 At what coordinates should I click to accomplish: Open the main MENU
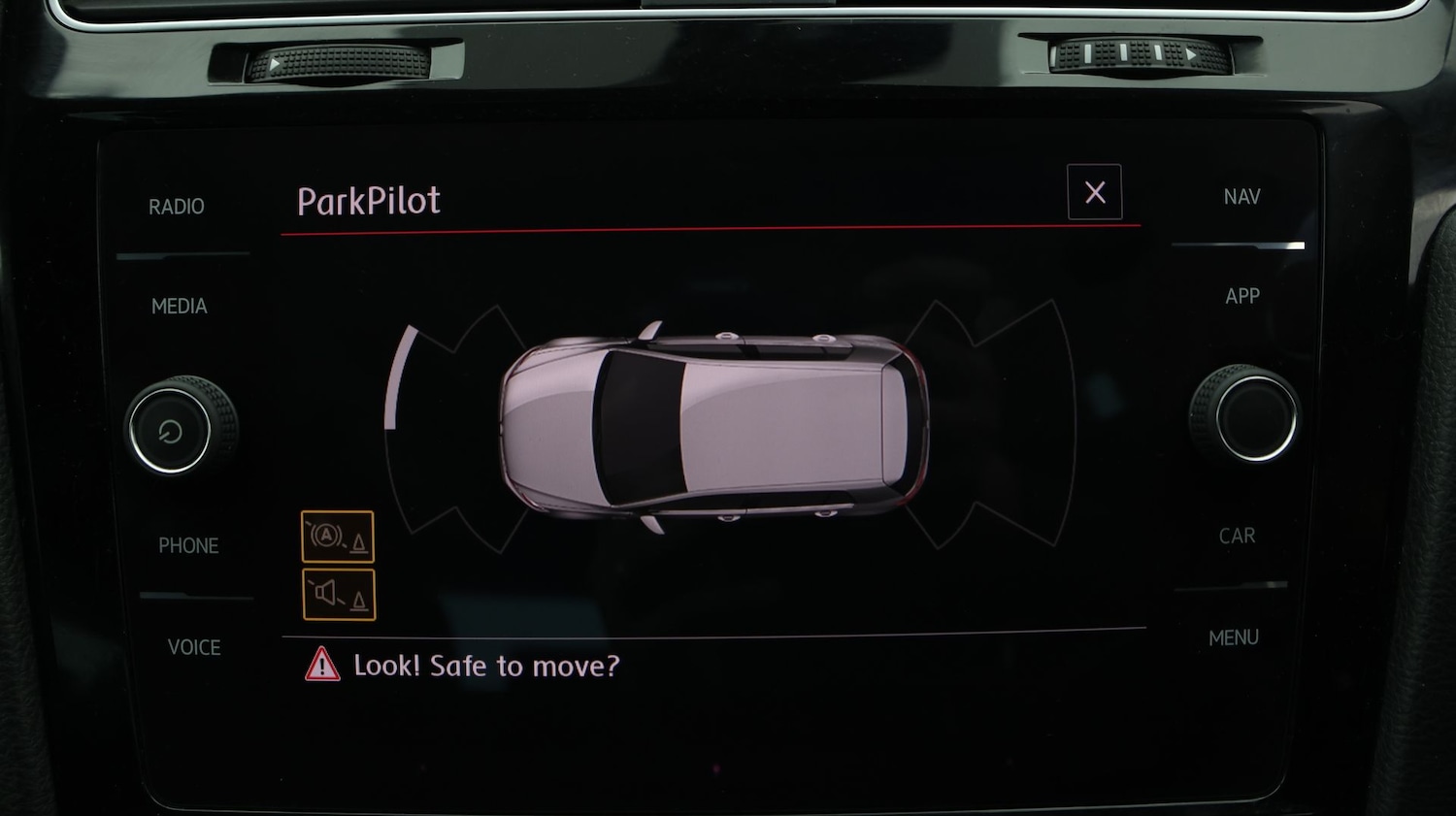(x=1234, y=637)
